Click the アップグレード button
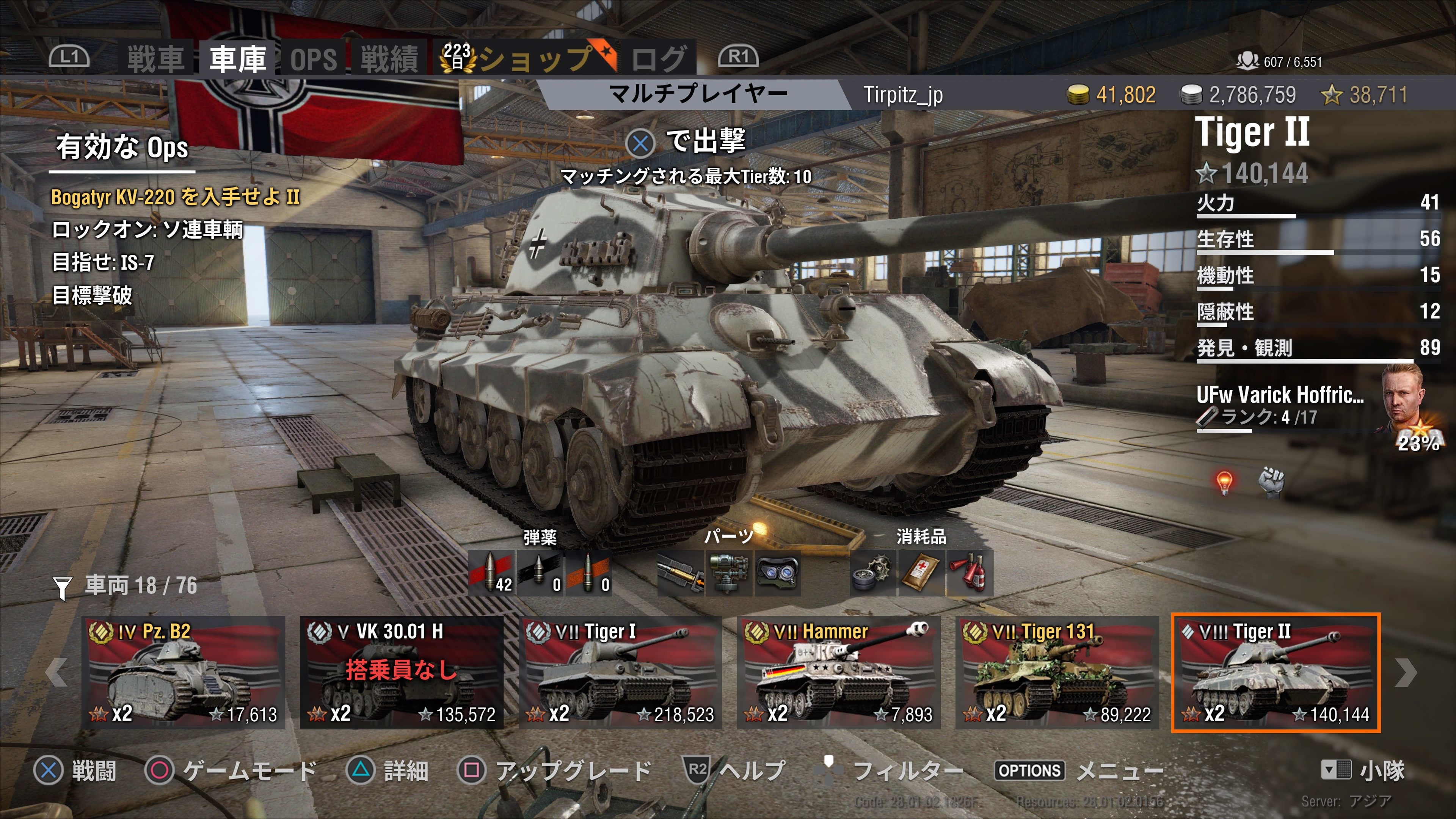 click(x=571, y=771)
